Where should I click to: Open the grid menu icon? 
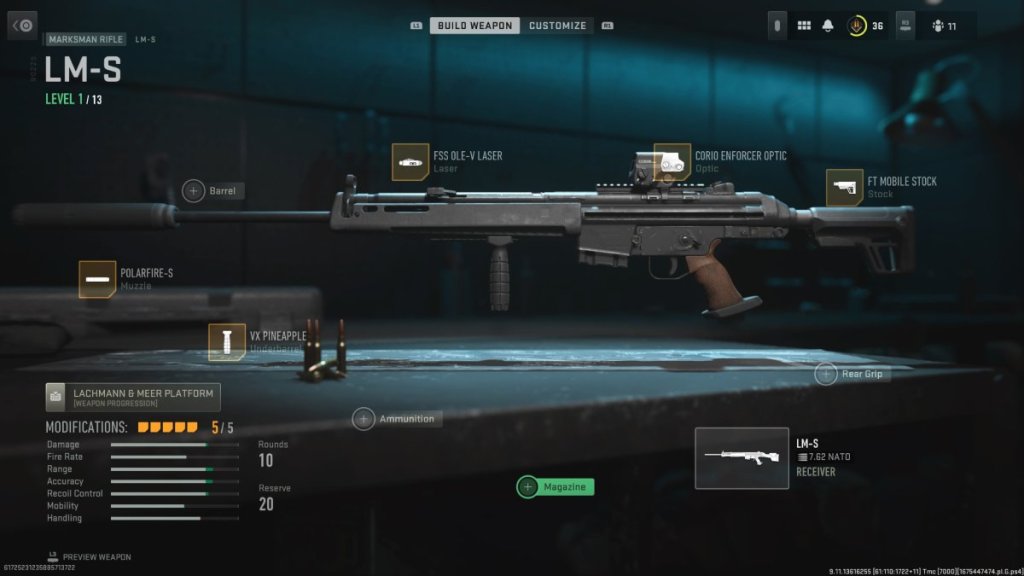point(804,26)
